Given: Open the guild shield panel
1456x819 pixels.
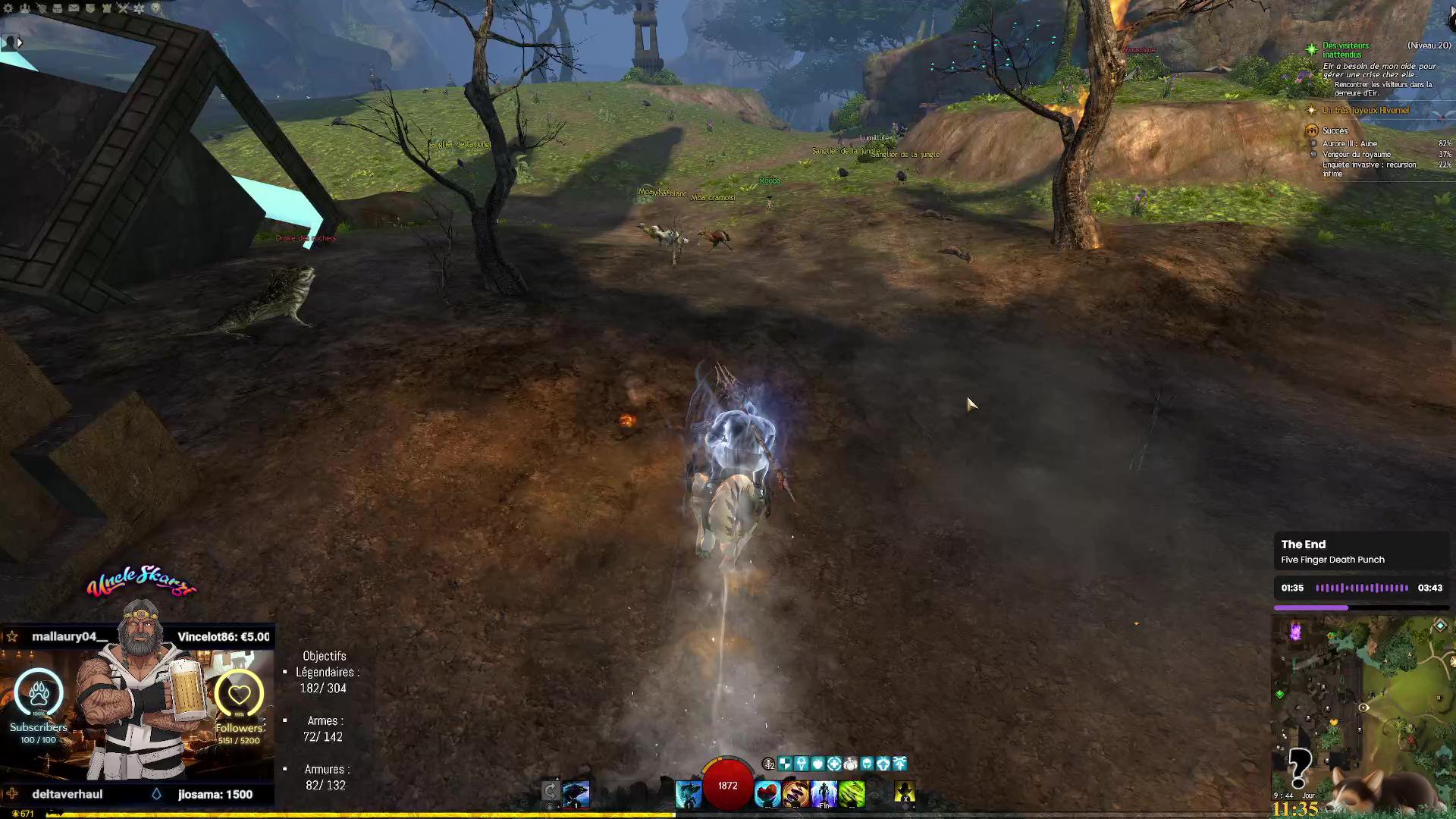Looking at the screenshot, I should point(90,8).
